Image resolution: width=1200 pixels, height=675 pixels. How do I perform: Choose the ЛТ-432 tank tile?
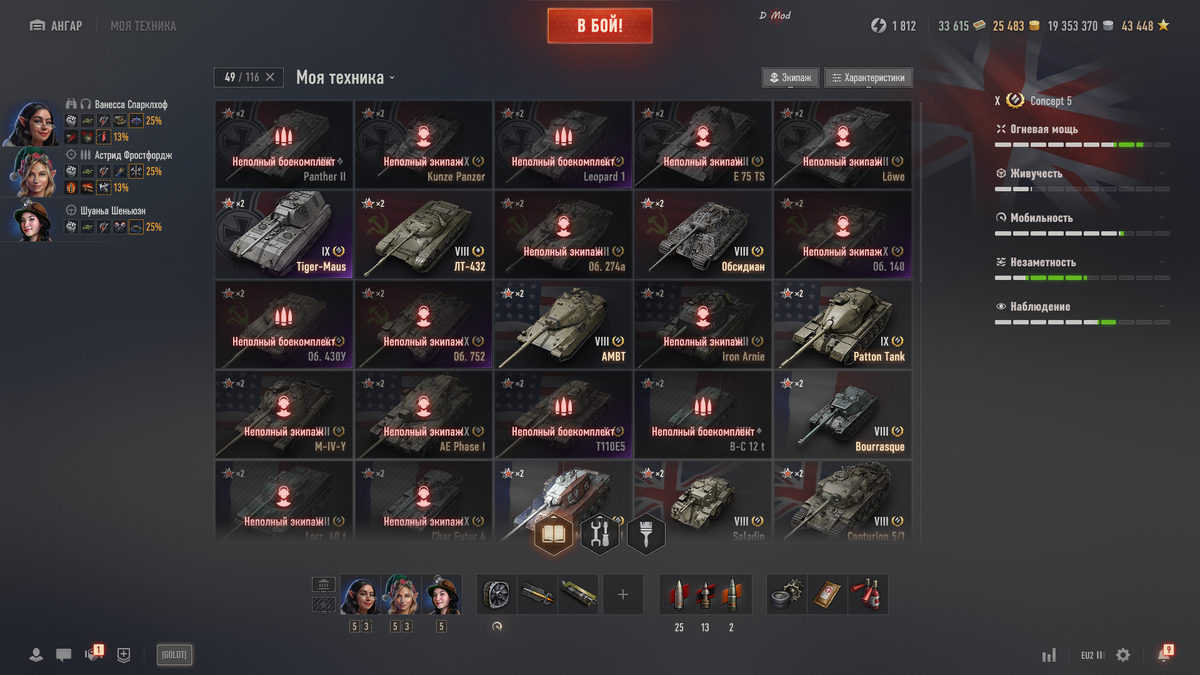pos(423,235)
